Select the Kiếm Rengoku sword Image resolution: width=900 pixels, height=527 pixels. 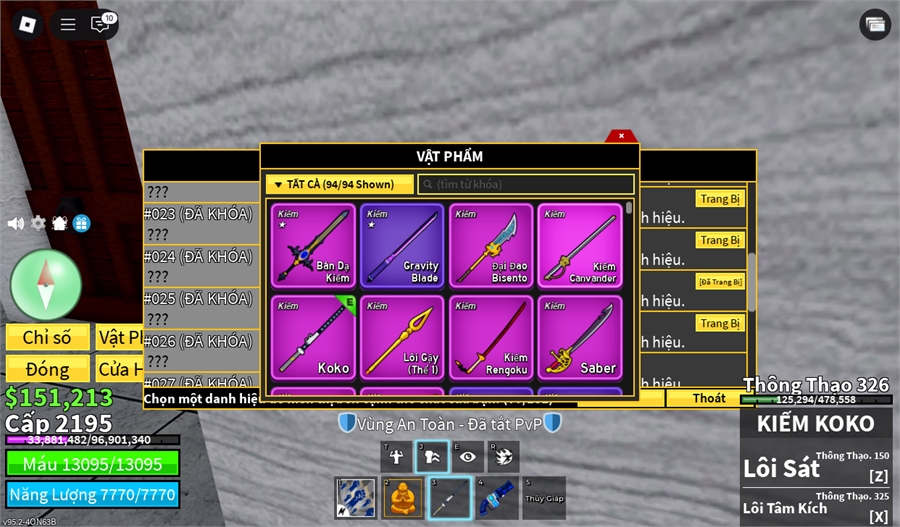(x=491, y=336)
